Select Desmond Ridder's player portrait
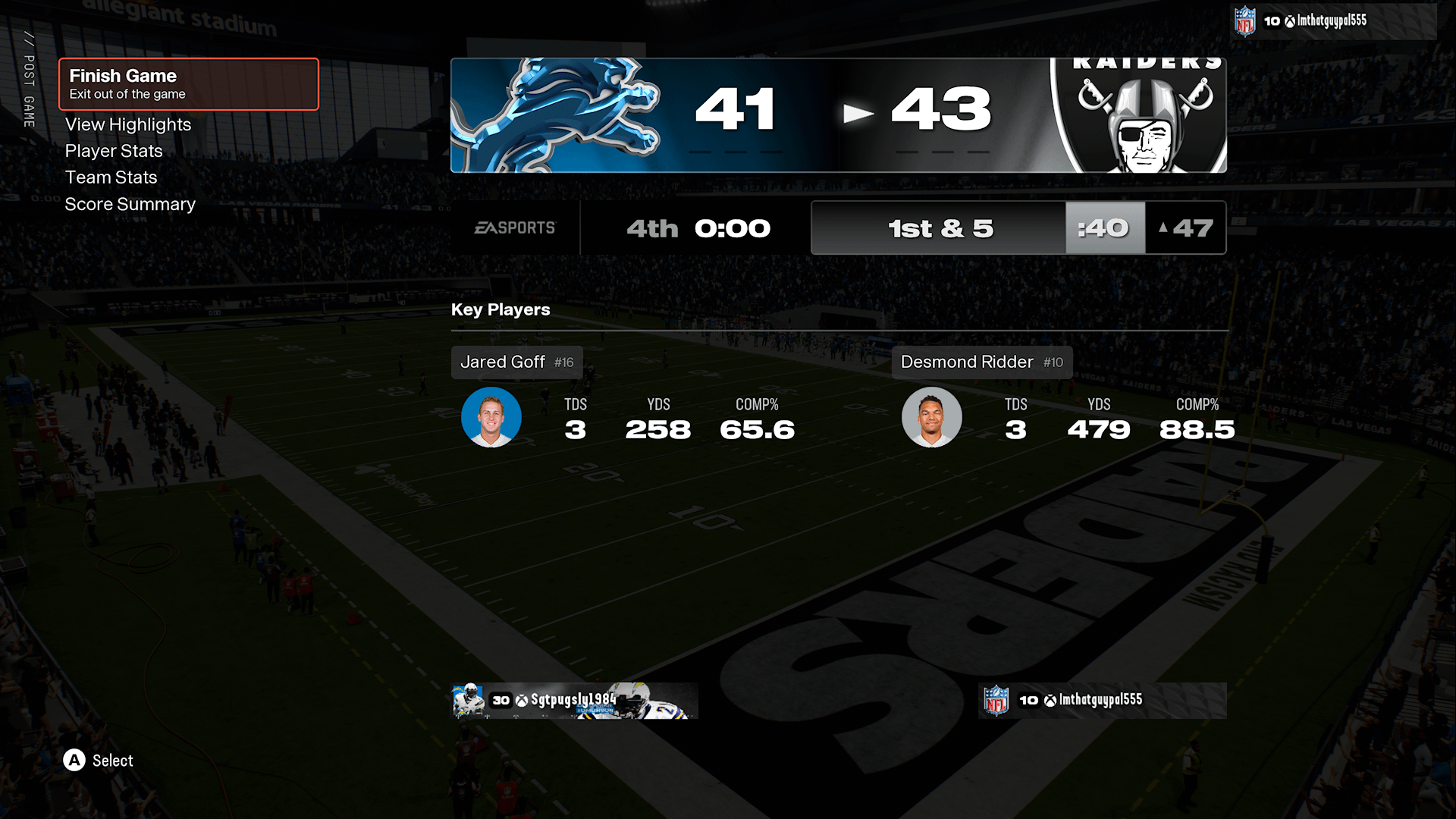 [931, 417]
